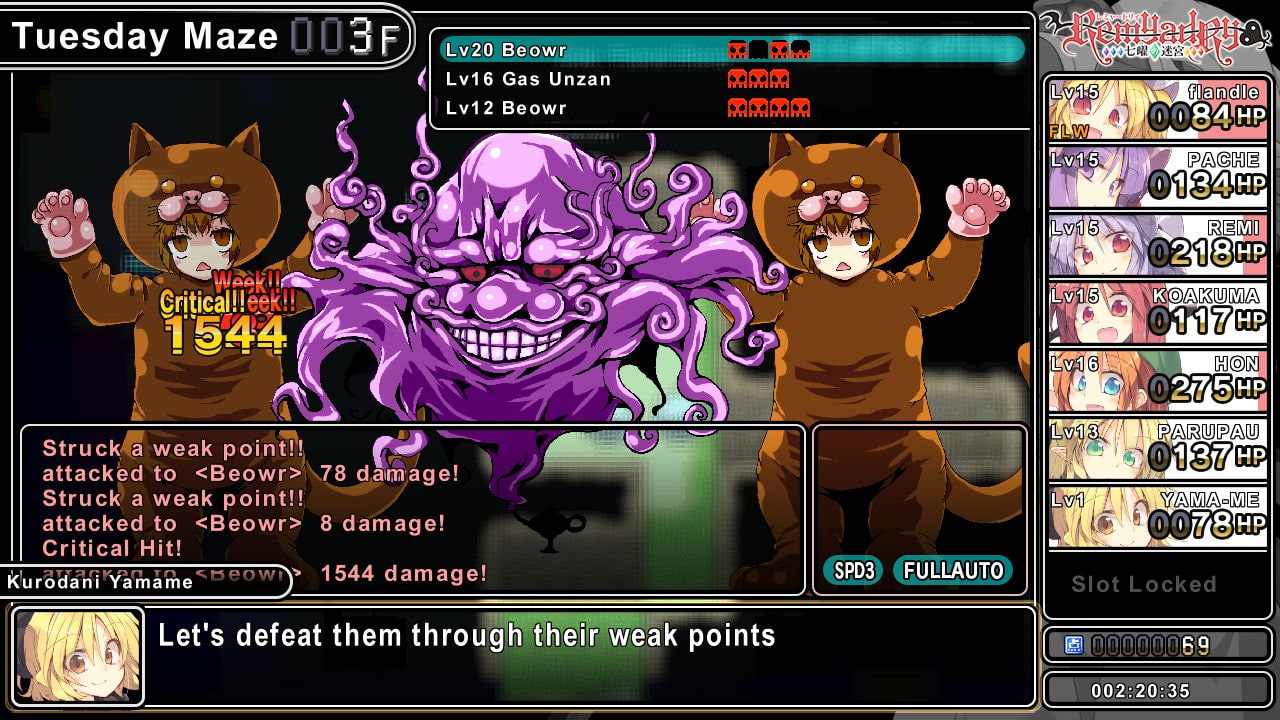The image size is (1280, 720).
Task: Toggle the FULLAUTO battle mode
Action: coord(952,571)
